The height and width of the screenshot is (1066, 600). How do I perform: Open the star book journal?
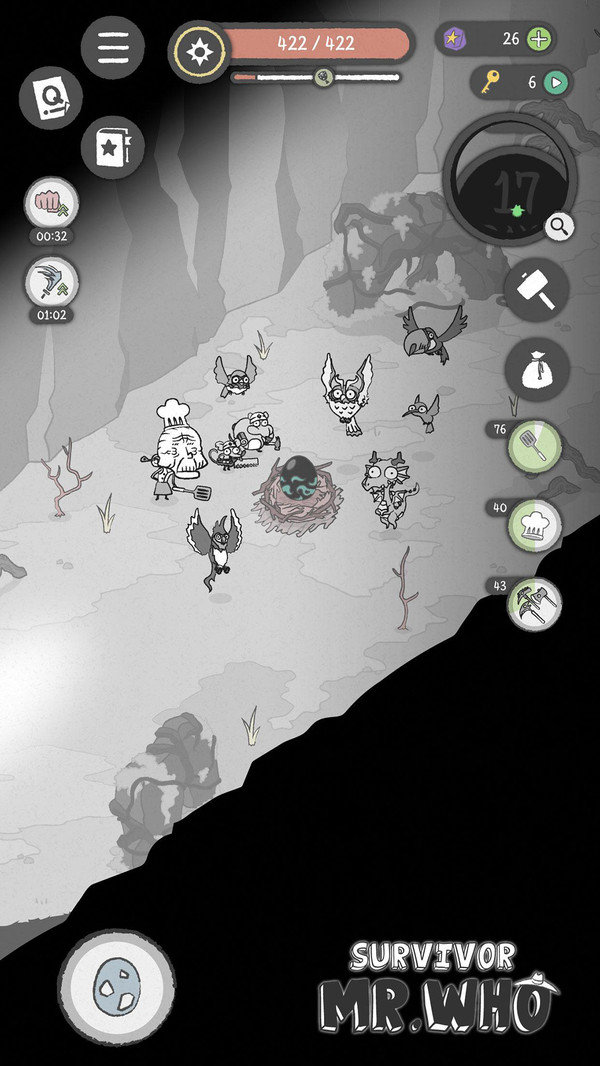112,147
